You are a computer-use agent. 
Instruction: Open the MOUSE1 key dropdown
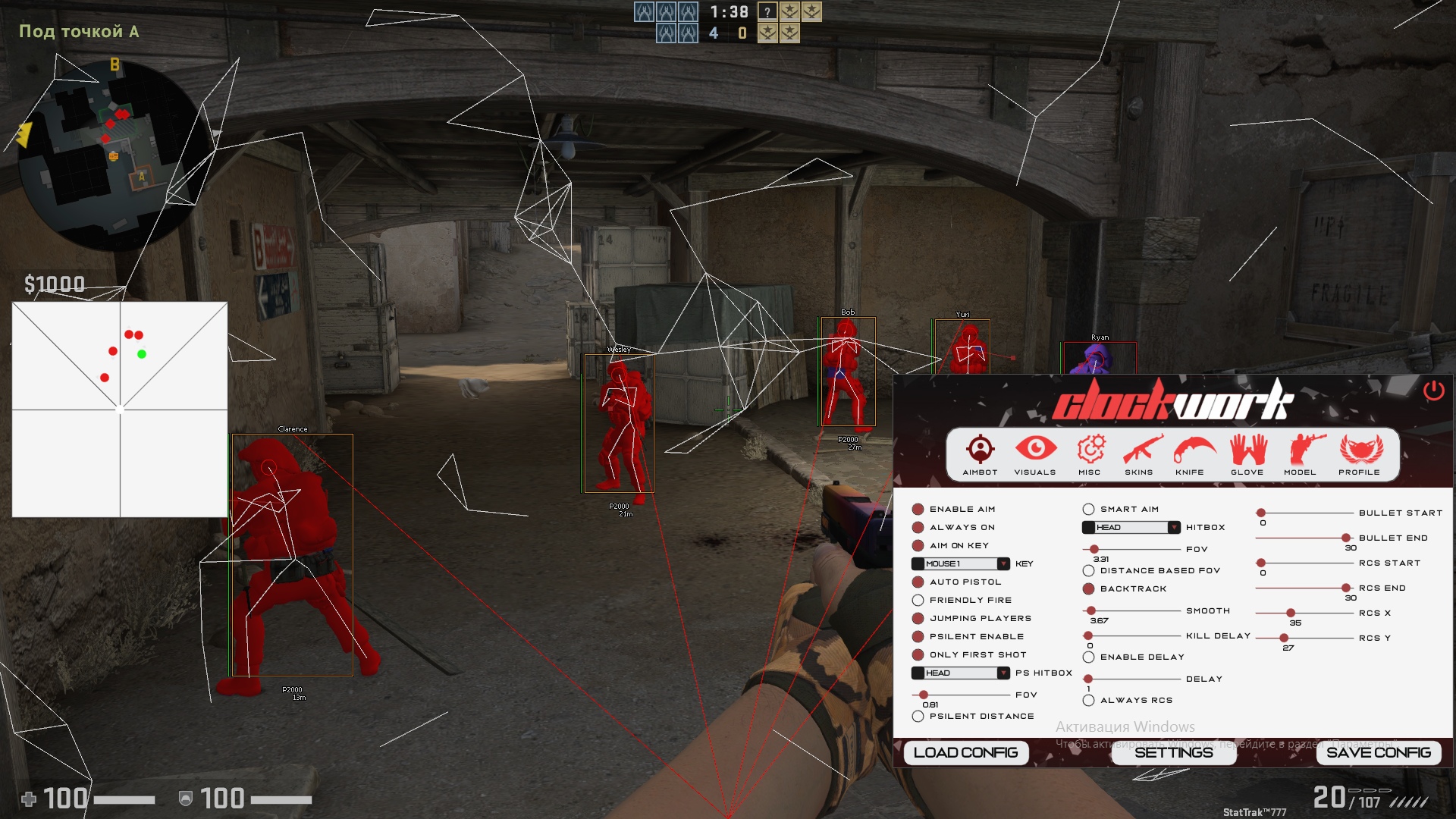pos(961,563)
